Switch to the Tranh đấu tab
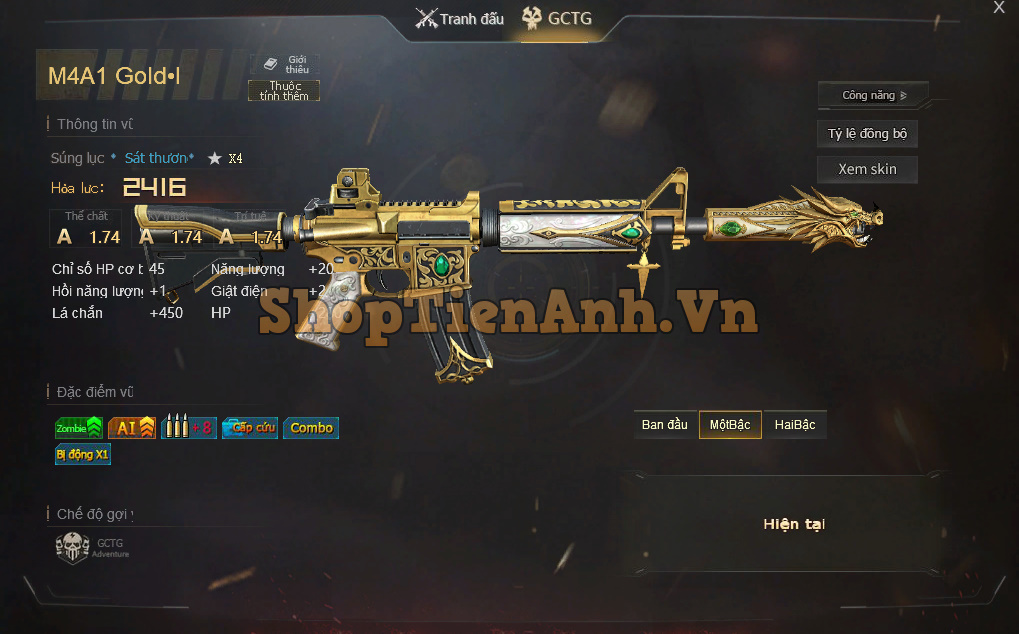 coord(460,18)
